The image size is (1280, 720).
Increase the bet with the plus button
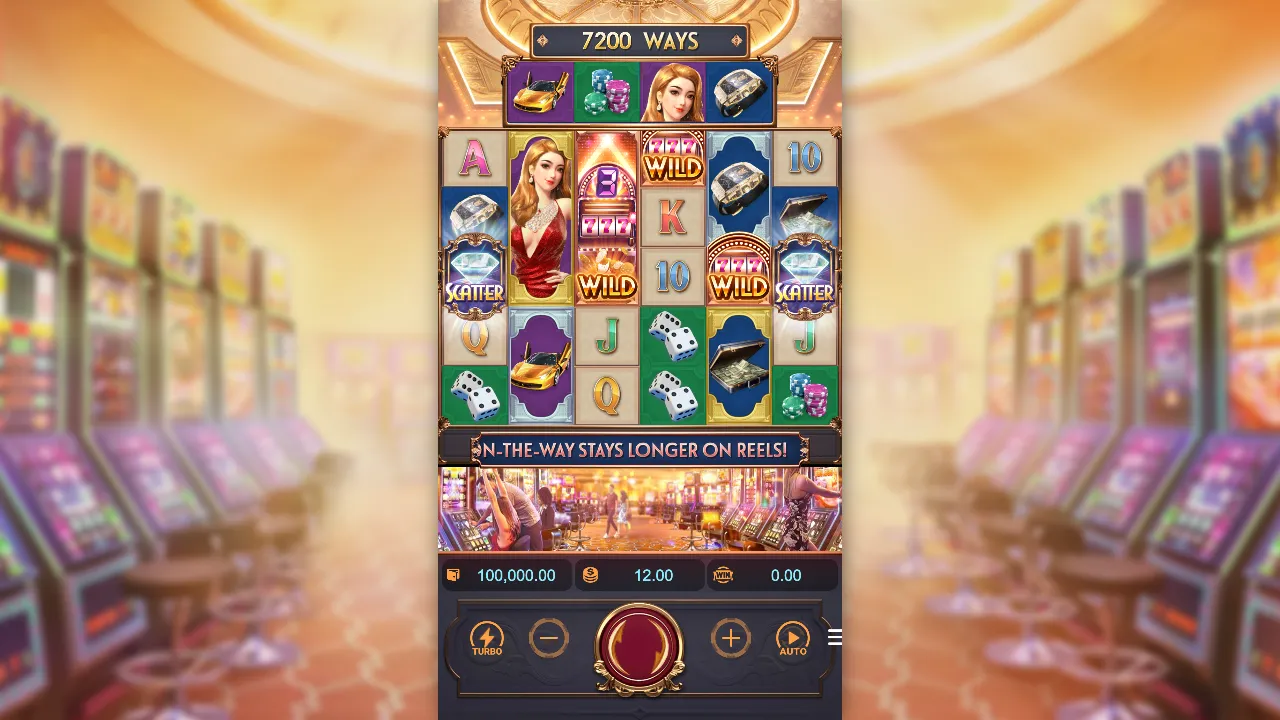[x=731, y=638]
